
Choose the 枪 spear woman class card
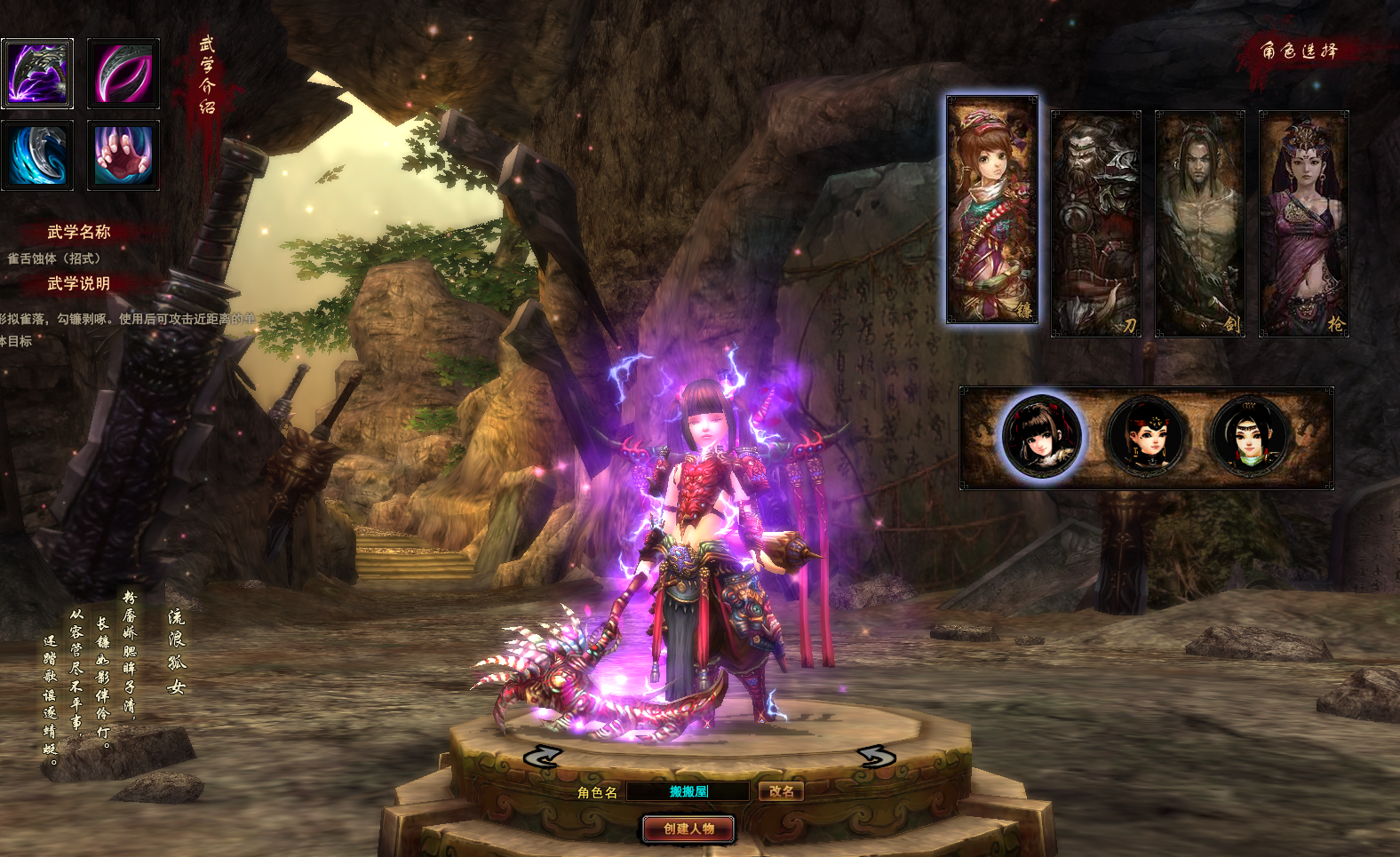pyautogui.click(x=1303, y=223)
